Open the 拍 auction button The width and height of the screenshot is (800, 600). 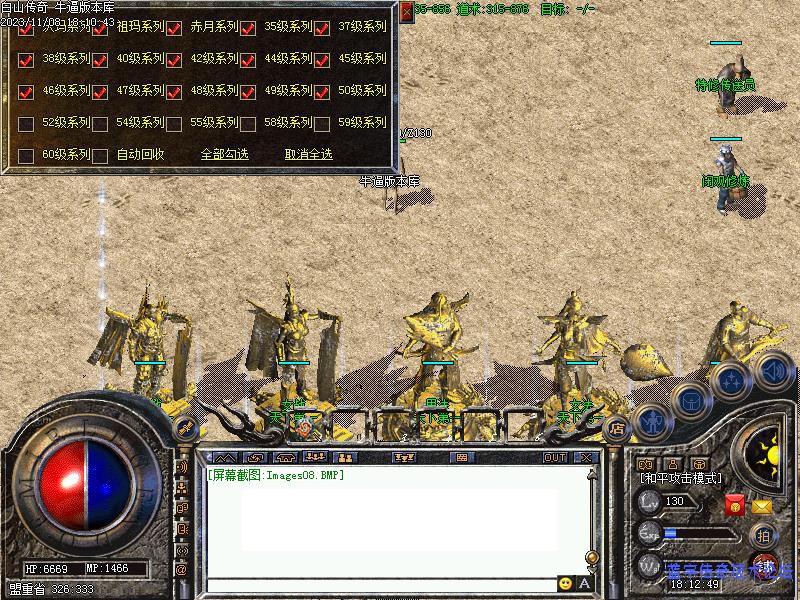[x=763, y=535]
